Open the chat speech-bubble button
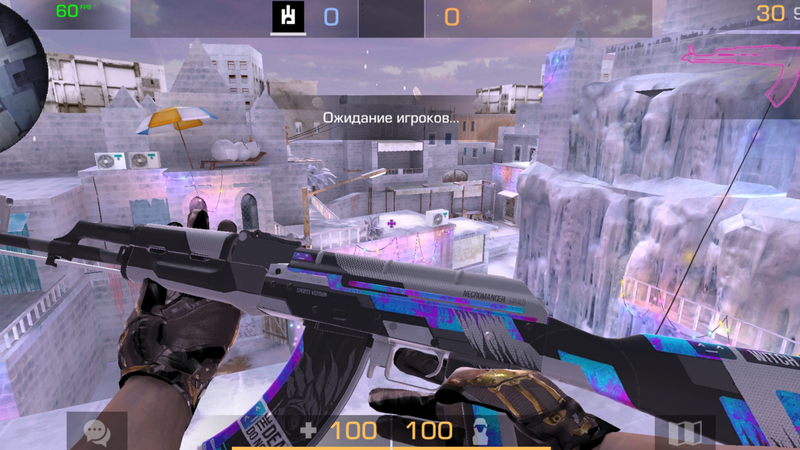The image size is (800, 450). 97,432
